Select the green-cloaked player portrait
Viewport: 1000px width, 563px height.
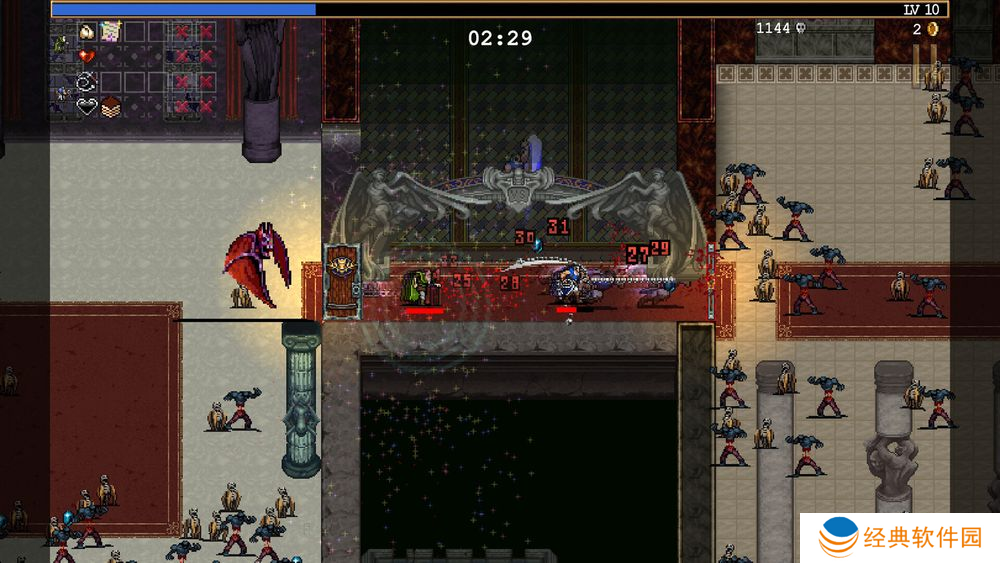60,44
